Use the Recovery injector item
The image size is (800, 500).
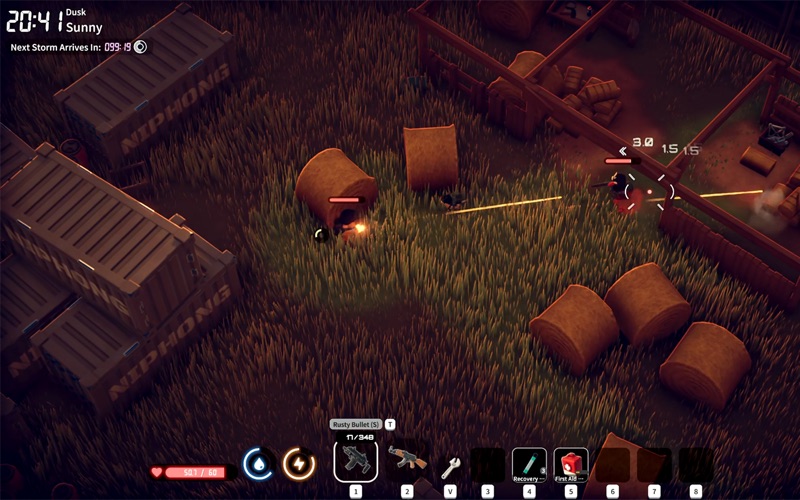[x=529, y=463]
